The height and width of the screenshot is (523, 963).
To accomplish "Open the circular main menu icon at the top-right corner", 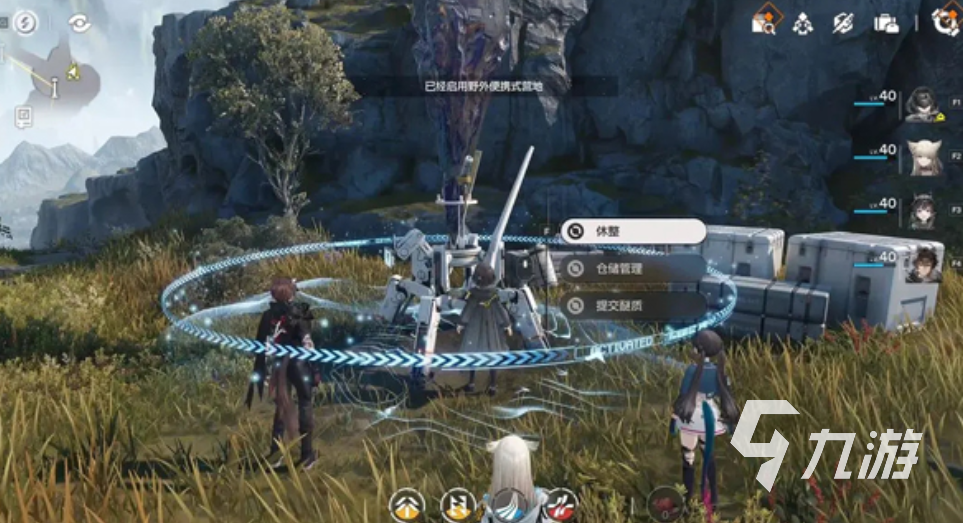I will (944, 22).
